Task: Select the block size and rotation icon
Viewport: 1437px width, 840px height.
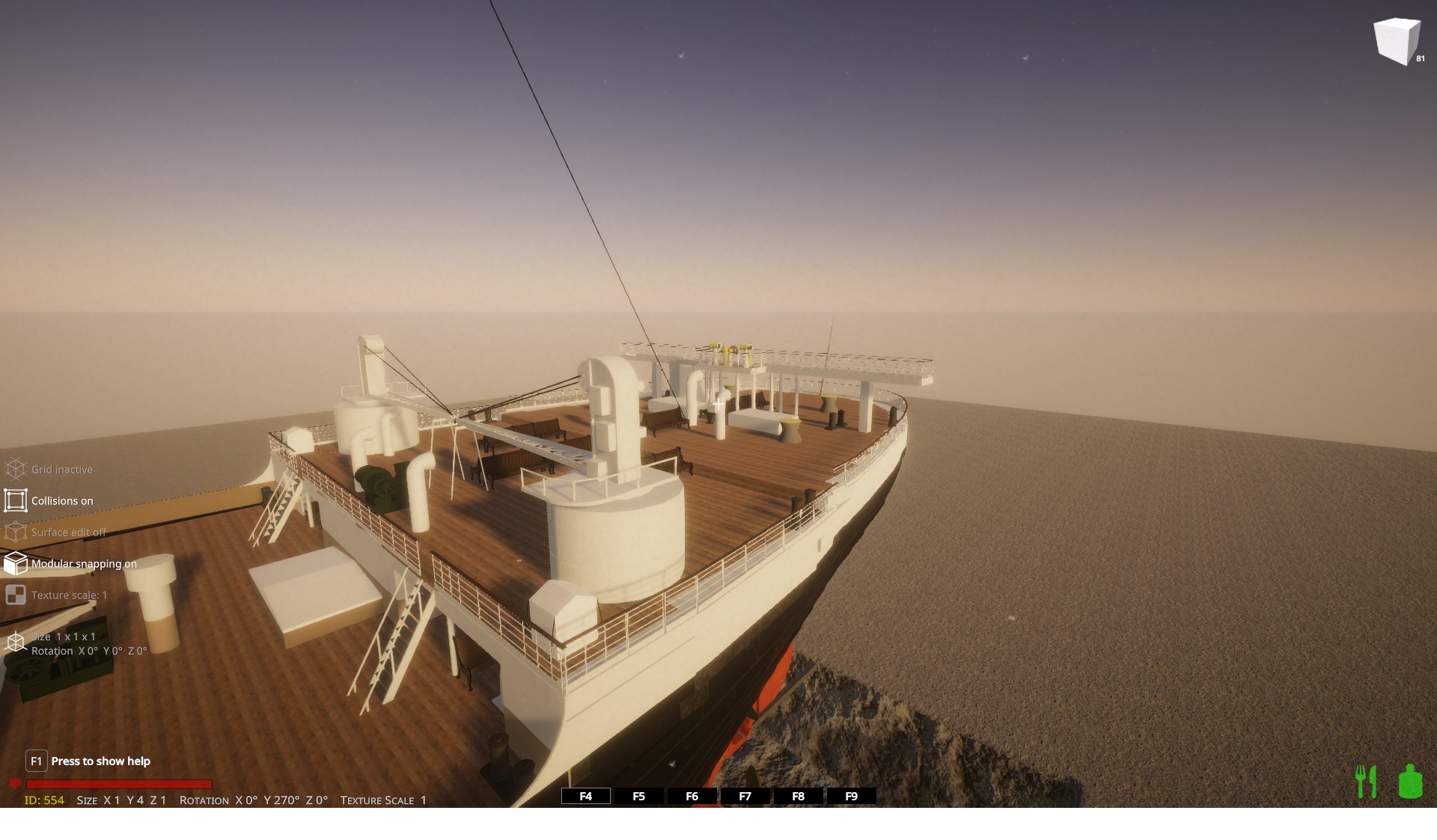Action: coord(16,643)
